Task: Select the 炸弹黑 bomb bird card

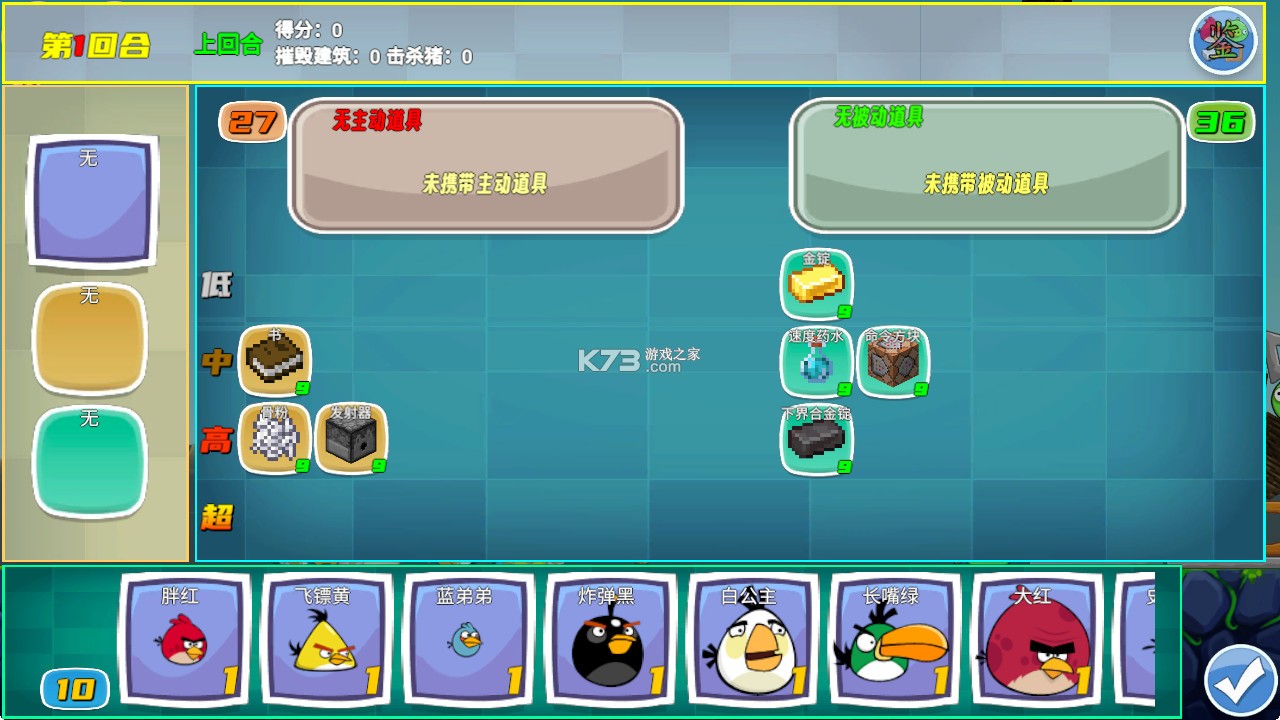Action: point(611,638)
